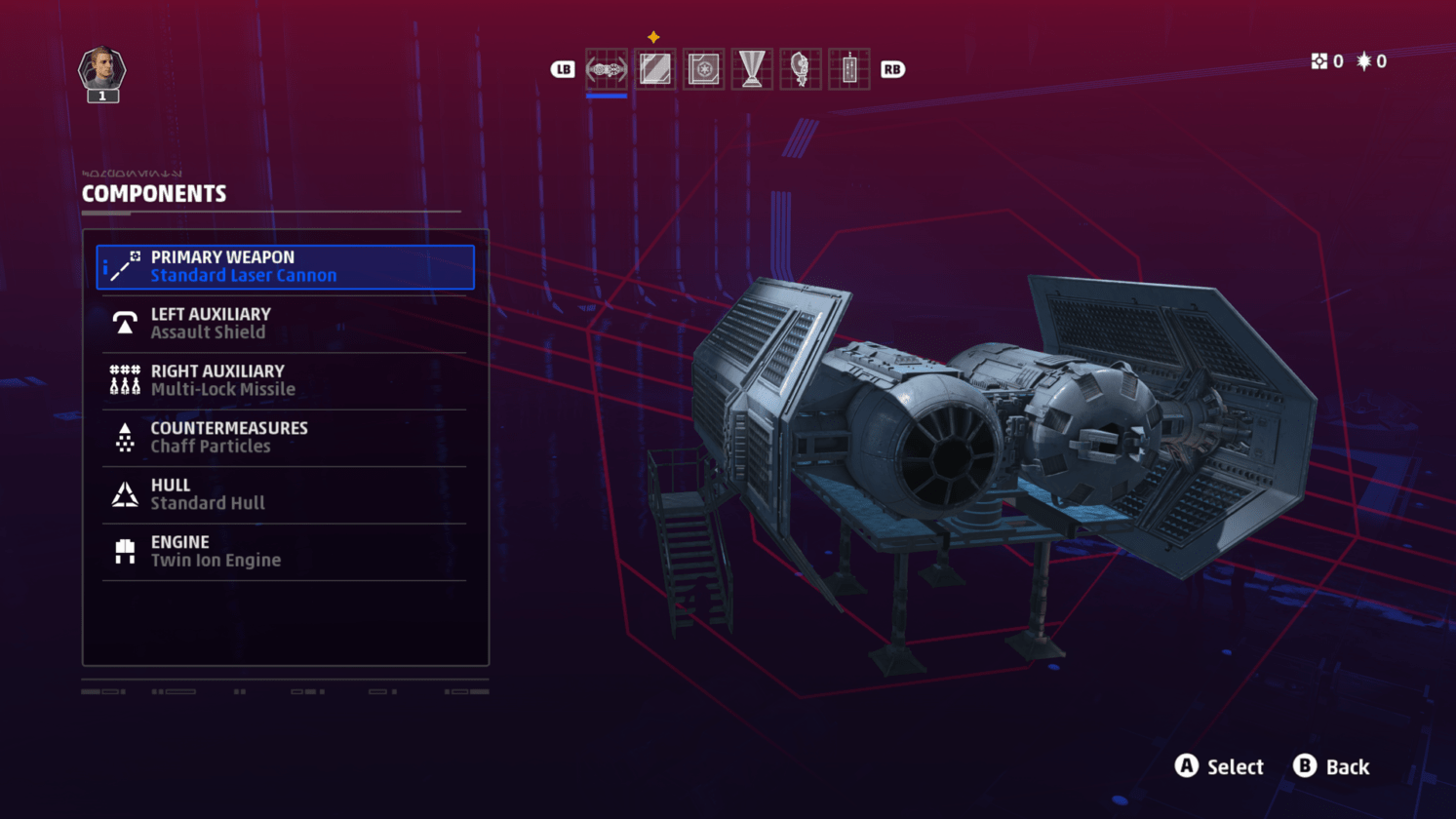This screenshot has height=819, width=1456.
Task: Select the engine trail customization icon
Action: point(751,69)
